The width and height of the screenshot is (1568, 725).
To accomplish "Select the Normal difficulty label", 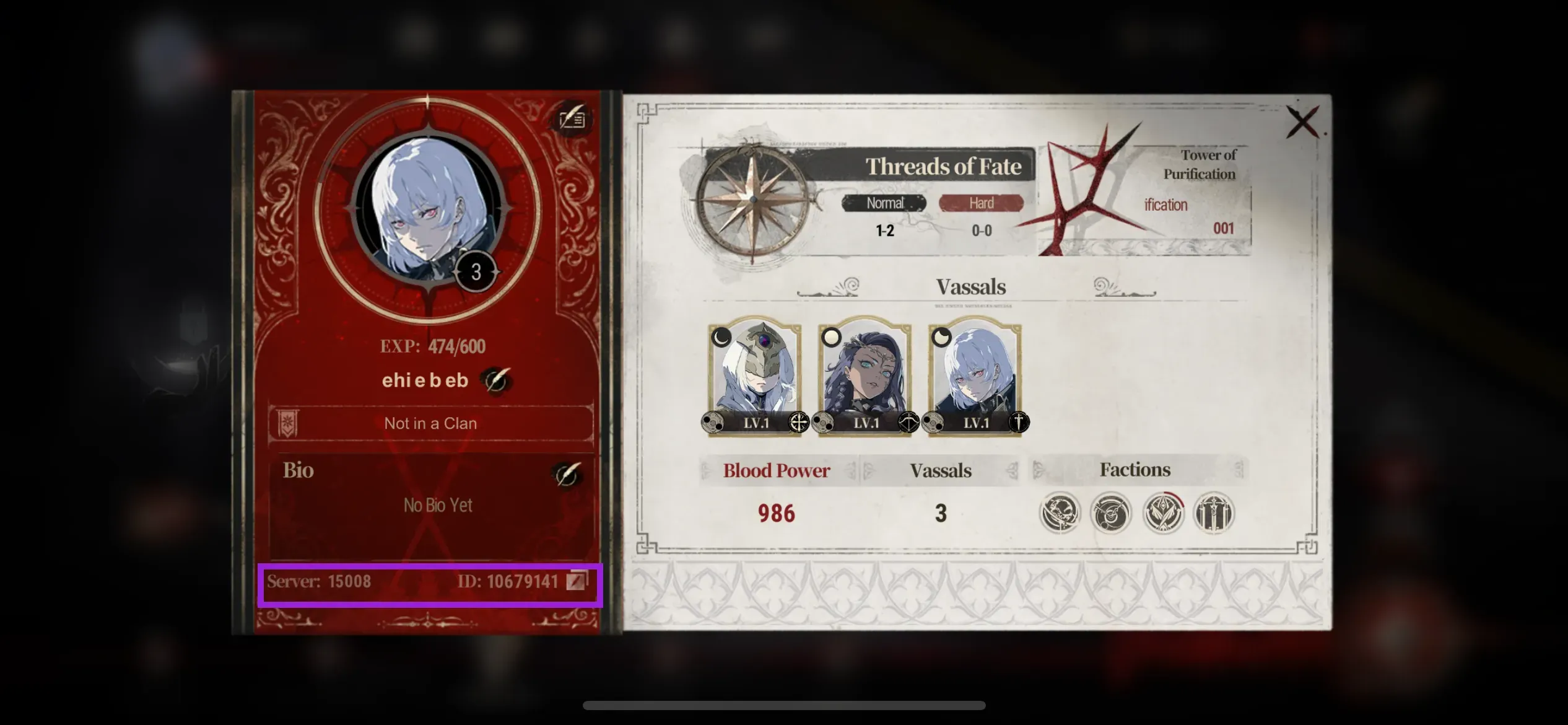I will (884, 203).
